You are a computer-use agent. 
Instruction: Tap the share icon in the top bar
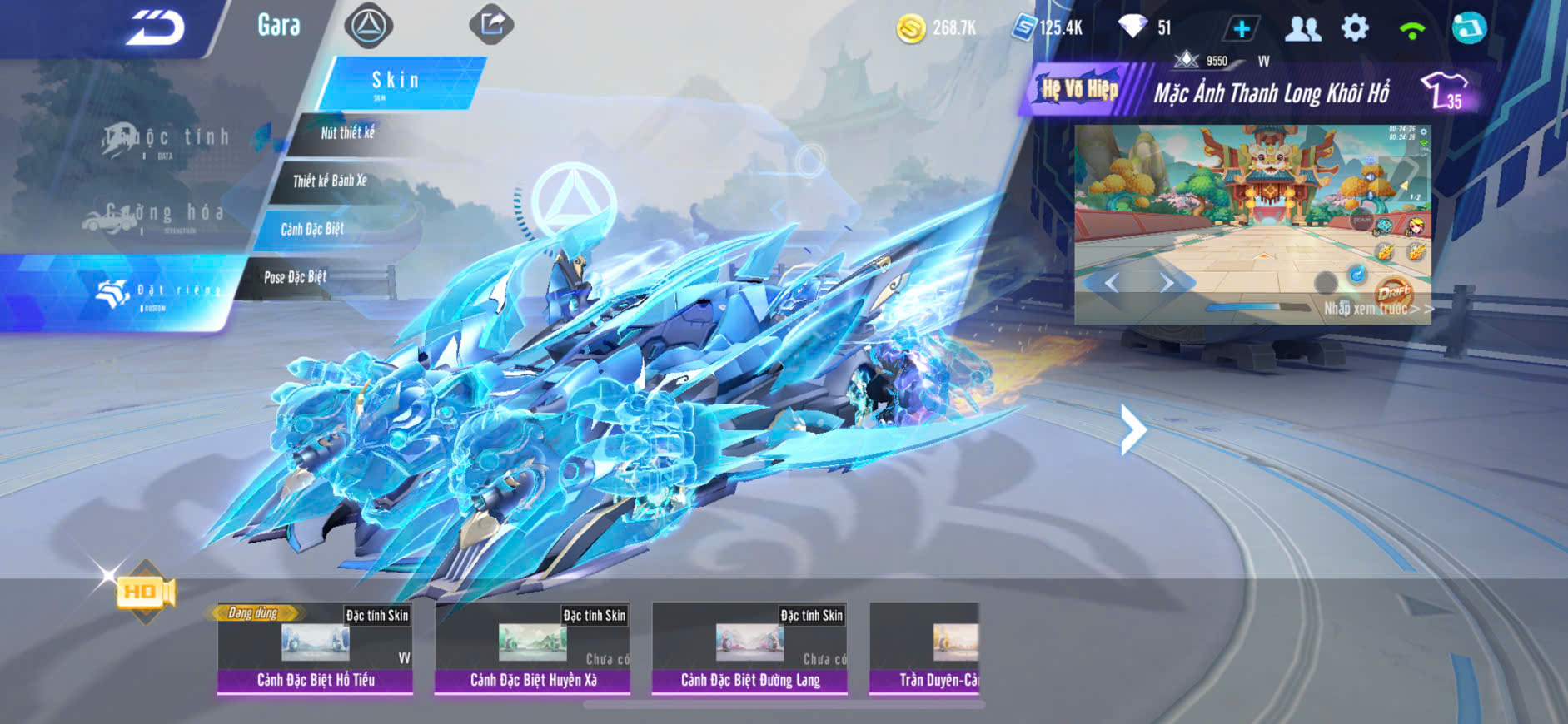pyautogui.click(x=491, y=24)
